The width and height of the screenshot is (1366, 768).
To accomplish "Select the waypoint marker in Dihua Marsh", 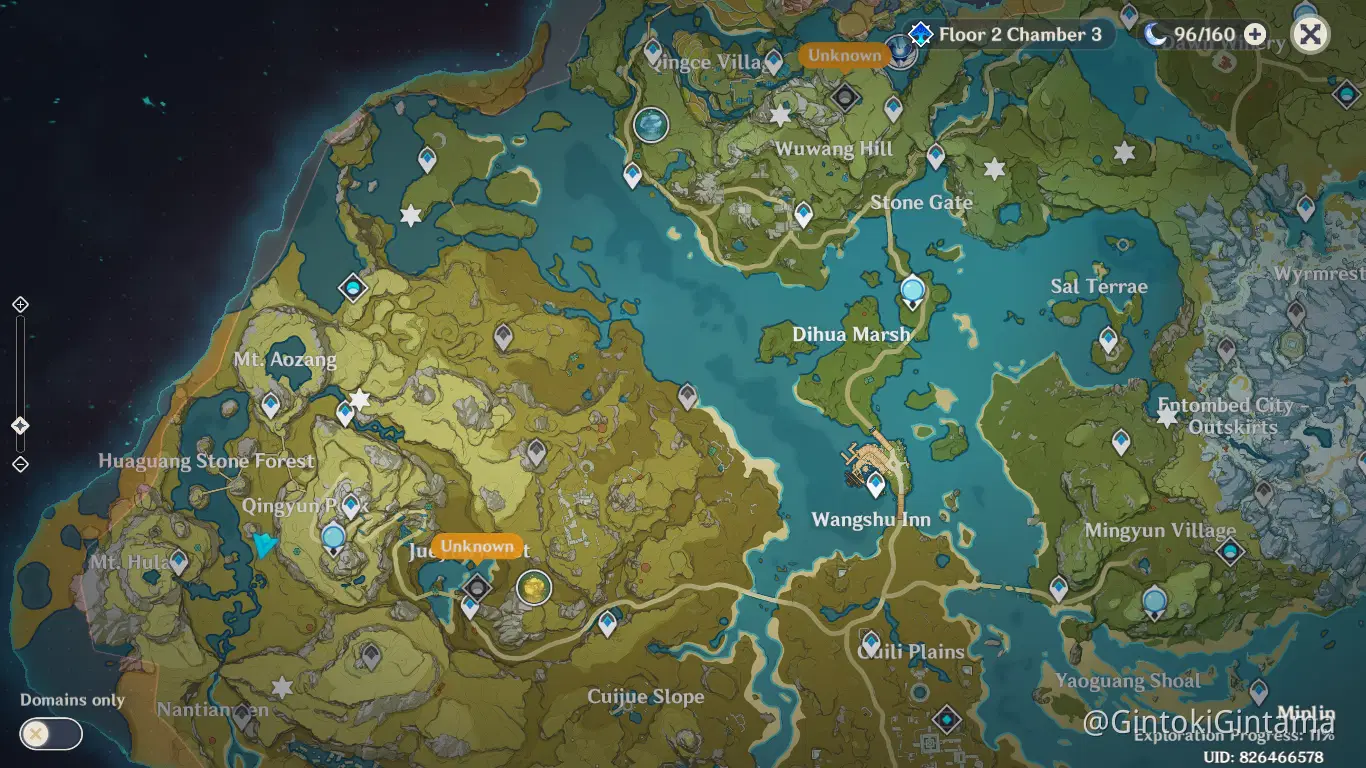I will (x=911, y=289).
